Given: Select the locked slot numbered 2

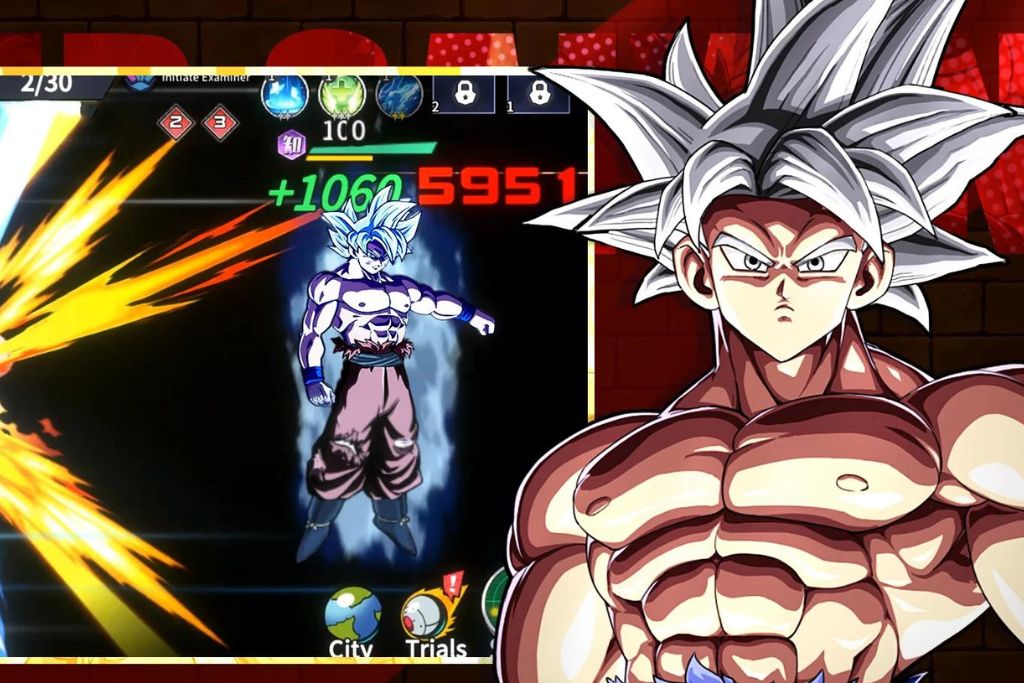Looking at the screenshot, I should [463, 94].
